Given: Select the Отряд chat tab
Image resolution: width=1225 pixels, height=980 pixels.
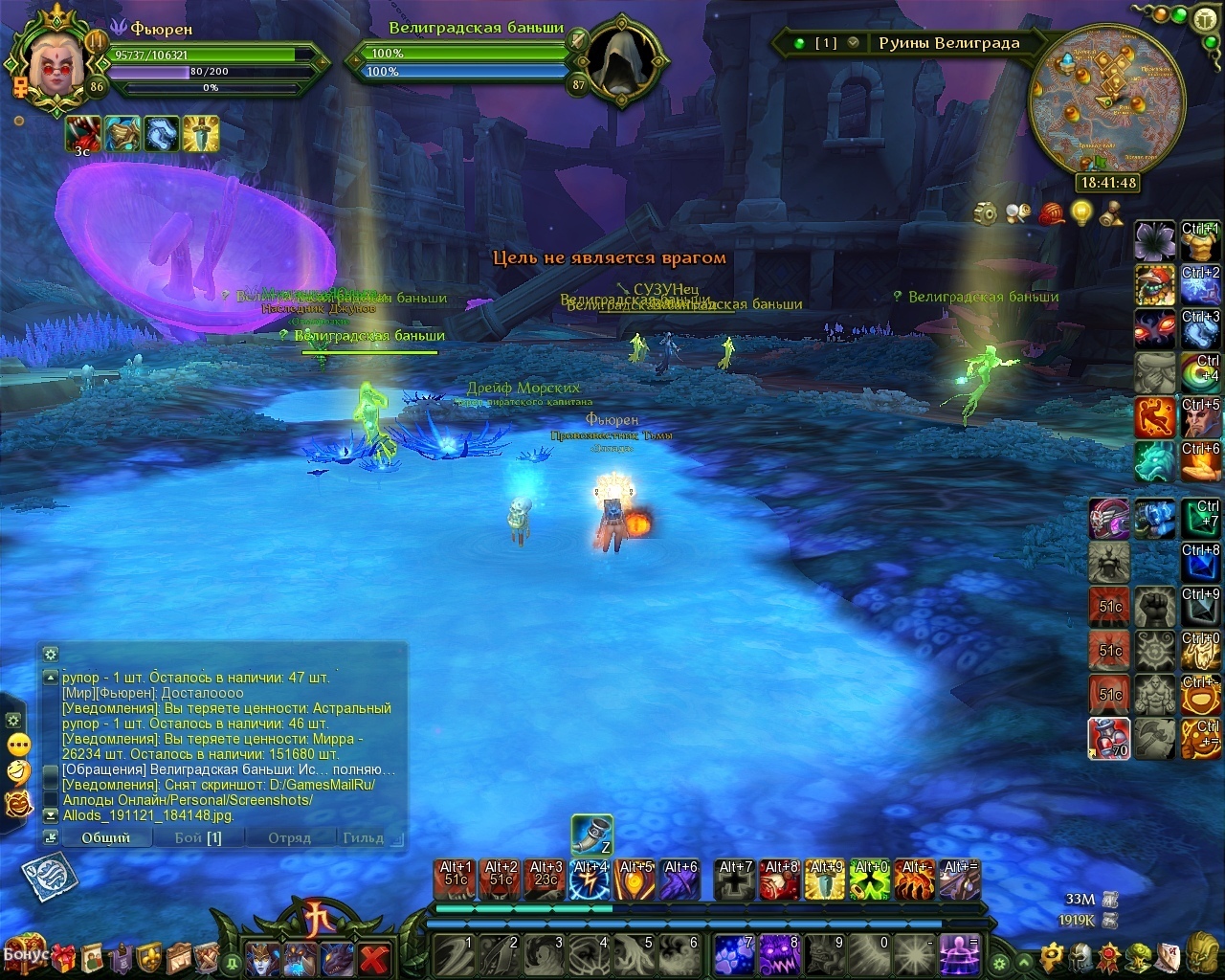Looking at the screenshot, I should pyautogui.click(x=289, y=837).
